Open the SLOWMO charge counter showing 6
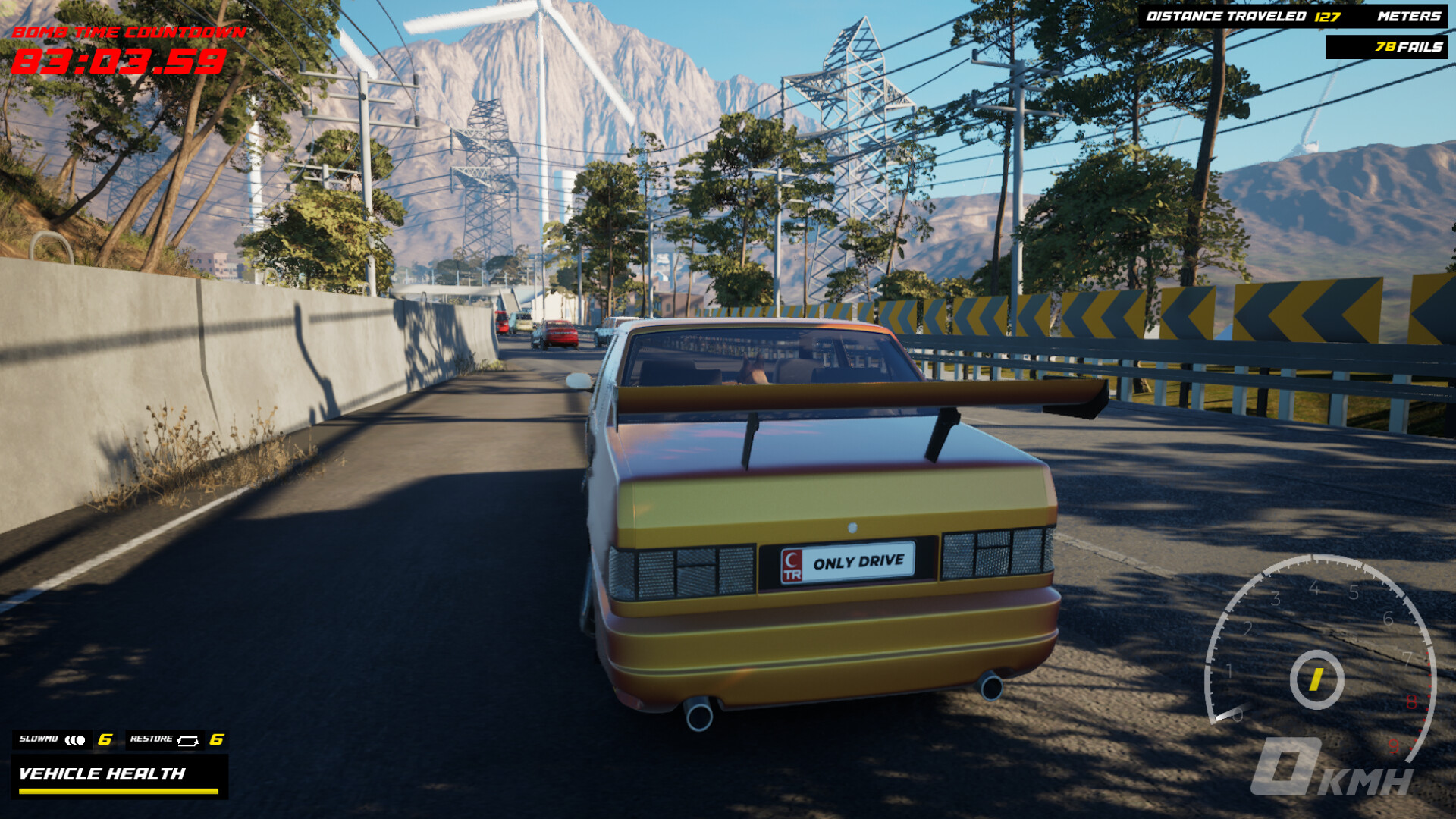1456x819 pixels. [x=105, y=739]
